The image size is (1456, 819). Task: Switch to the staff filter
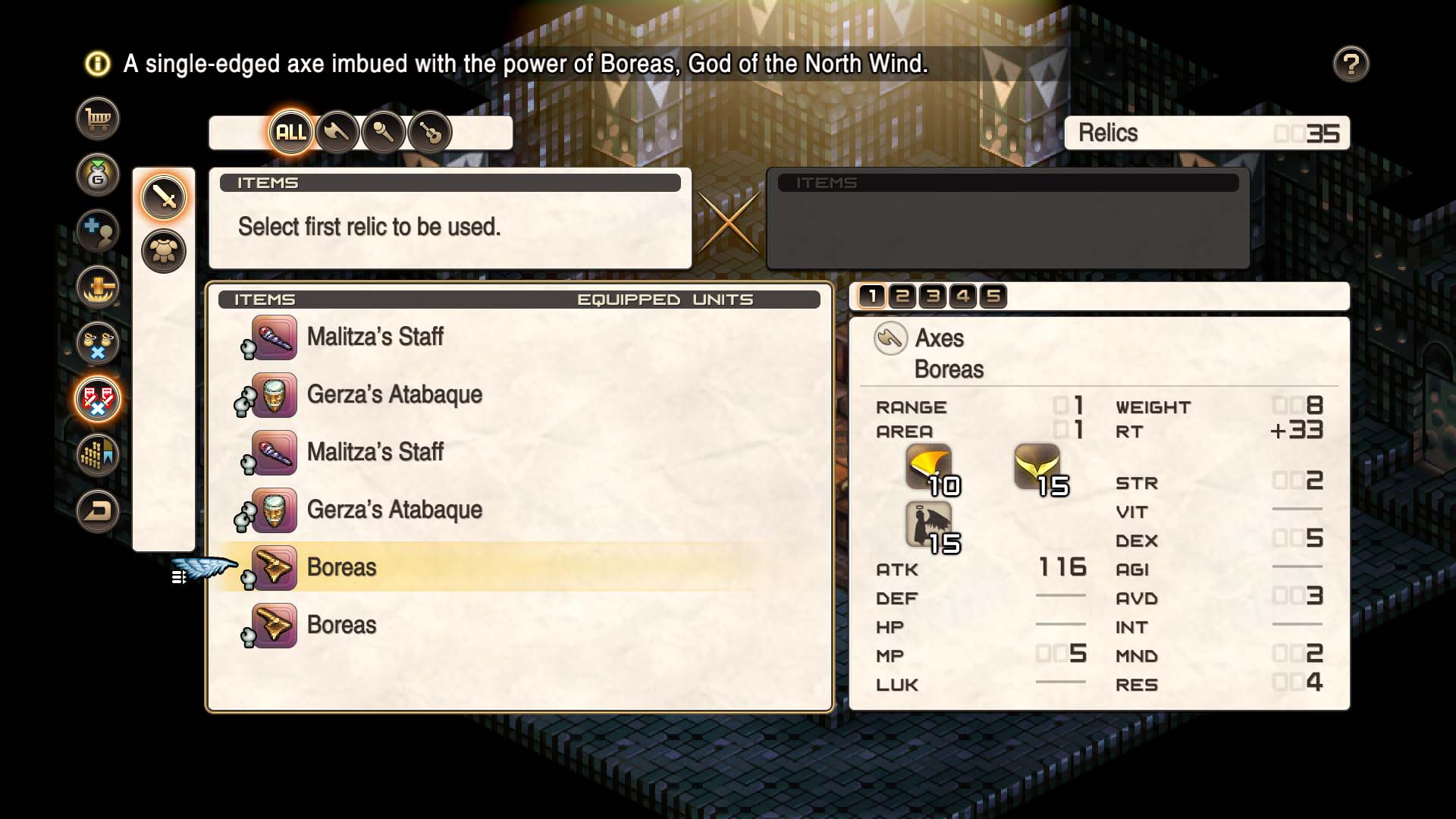(x=384, y=131)
